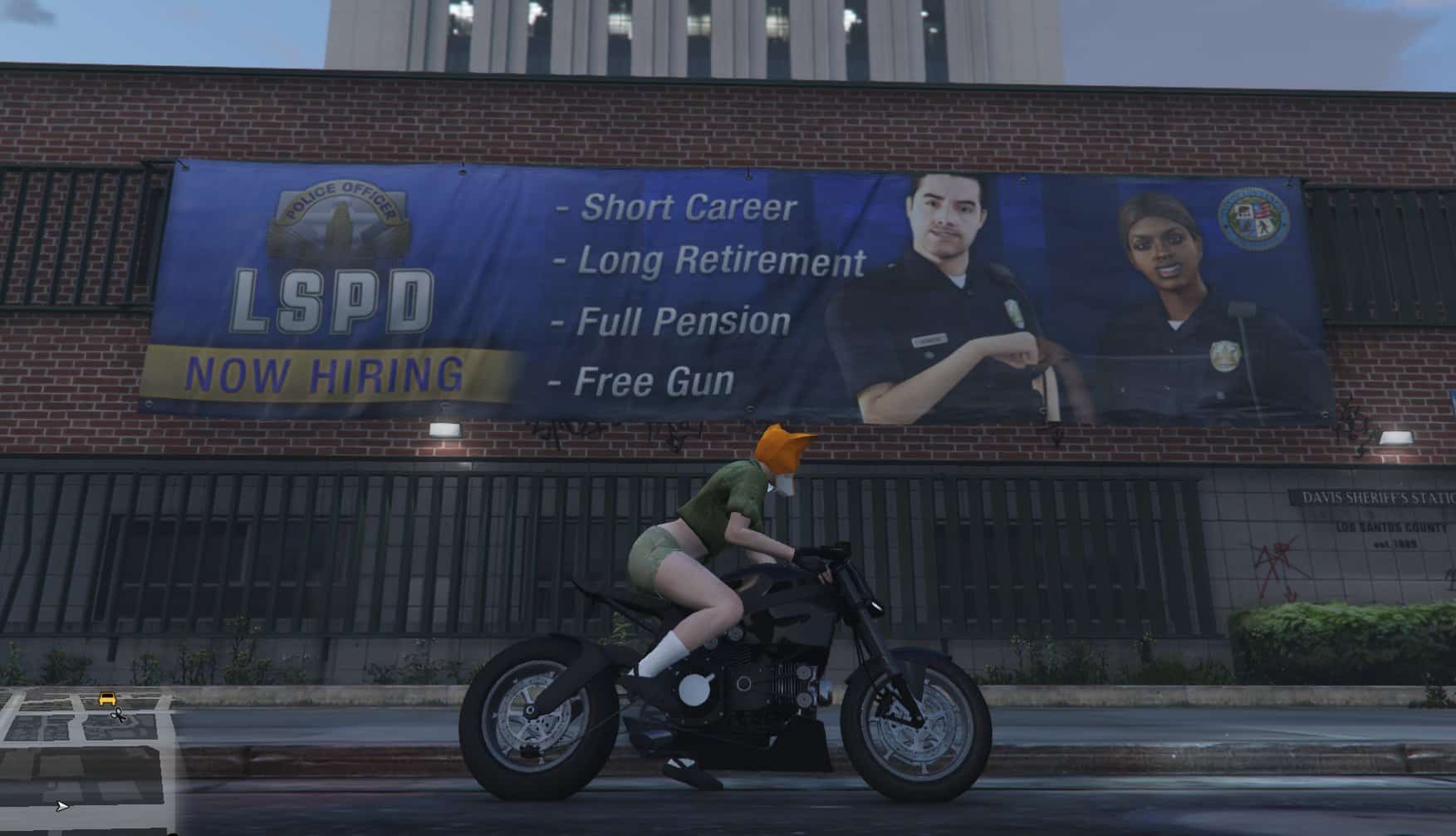This screenshot has width=1456, height=836.
Task: Click the scissors barber blip on the minimap
Action: 118,716
